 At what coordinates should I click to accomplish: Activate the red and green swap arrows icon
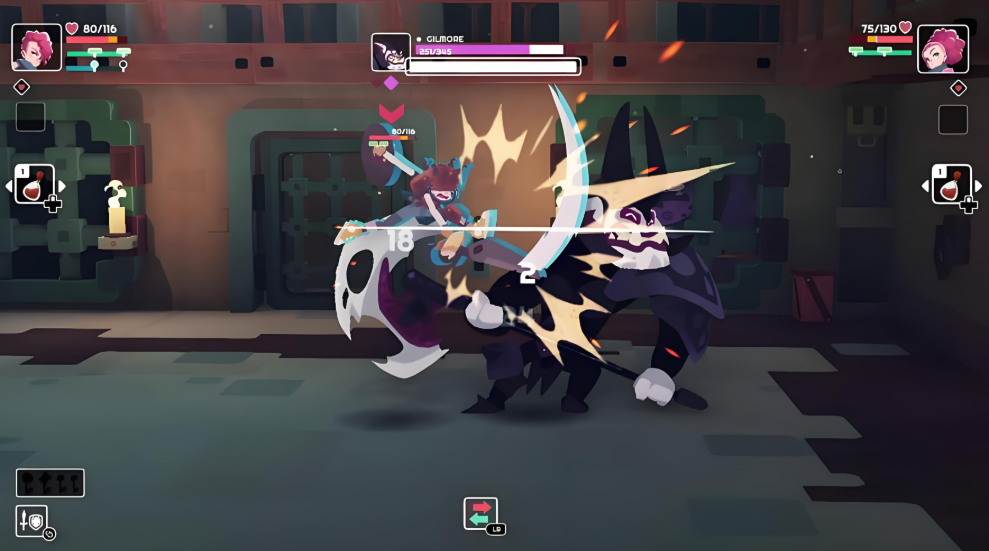coord(480,513)
